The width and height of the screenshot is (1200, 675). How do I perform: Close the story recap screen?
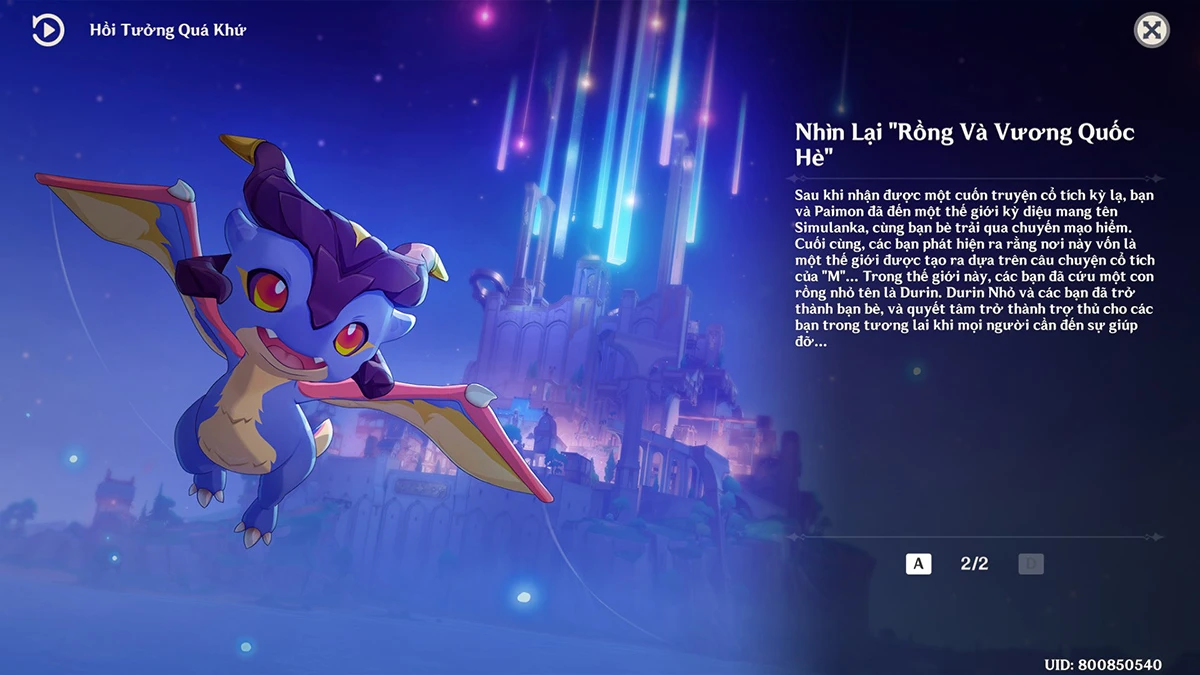click(x=1151, y=30)
